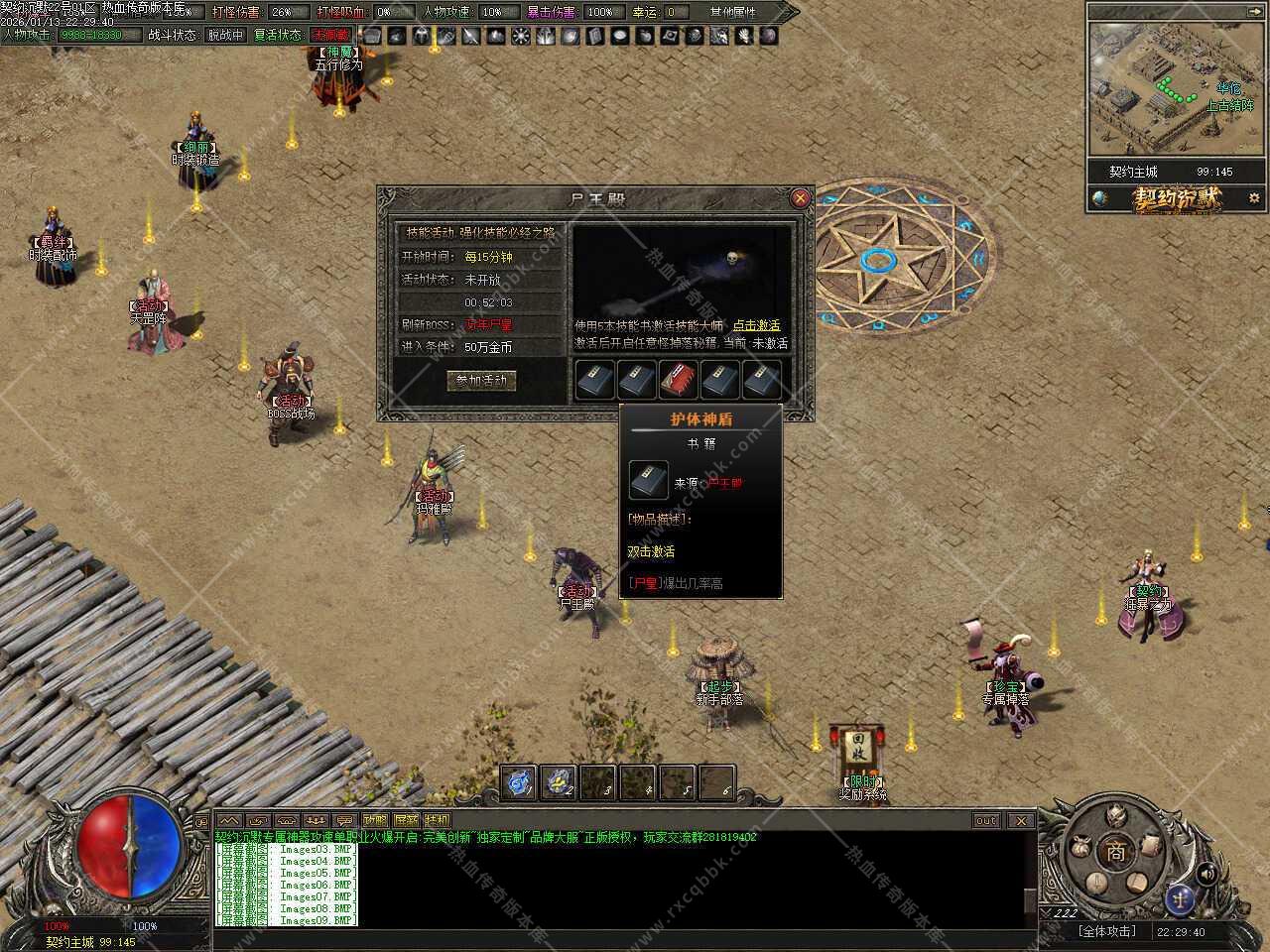Use the item in hotbar slot 2
The image size is (1270, 952).
click(558, 782)
